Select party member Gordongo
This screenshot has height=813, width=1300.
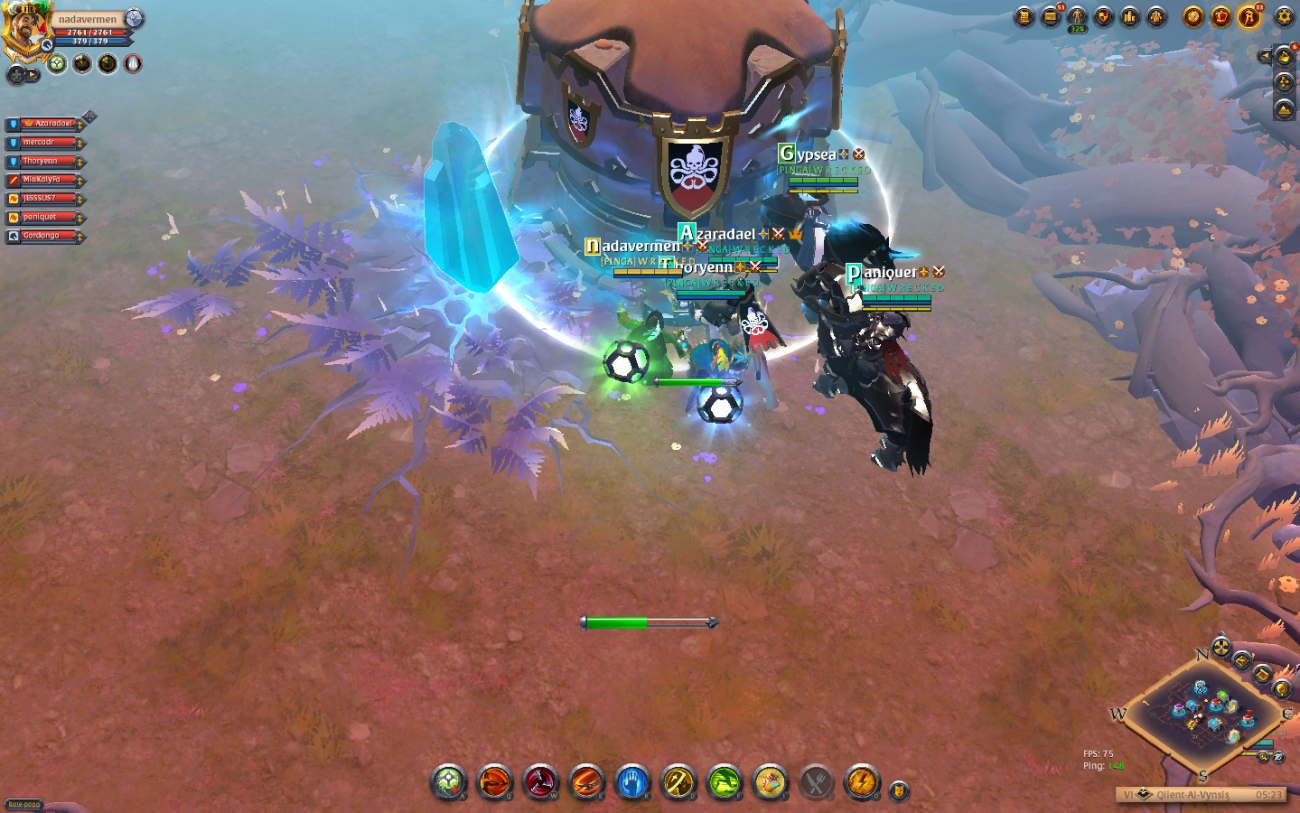coord(45,236)
